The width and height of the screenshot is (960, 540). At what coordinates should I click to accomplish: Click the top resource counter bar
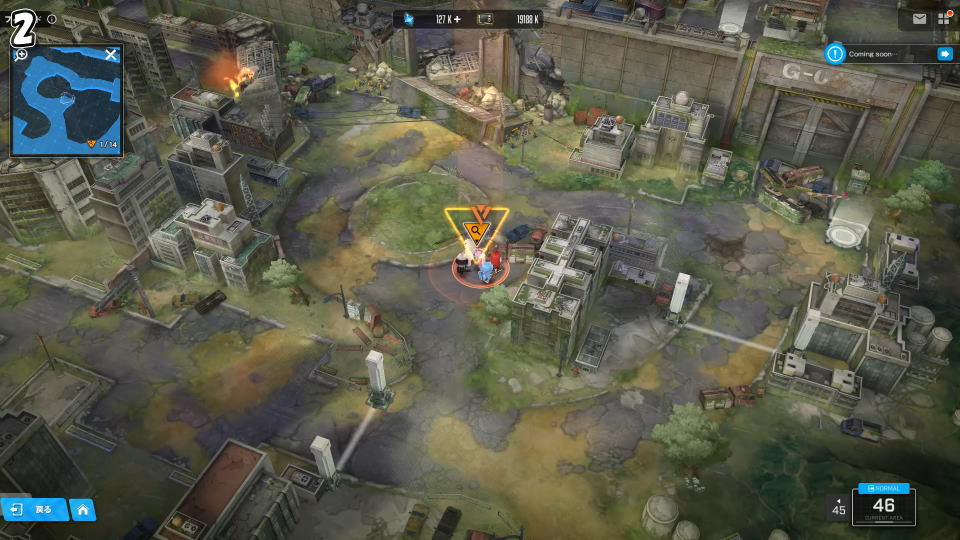(x=468, y=19)
